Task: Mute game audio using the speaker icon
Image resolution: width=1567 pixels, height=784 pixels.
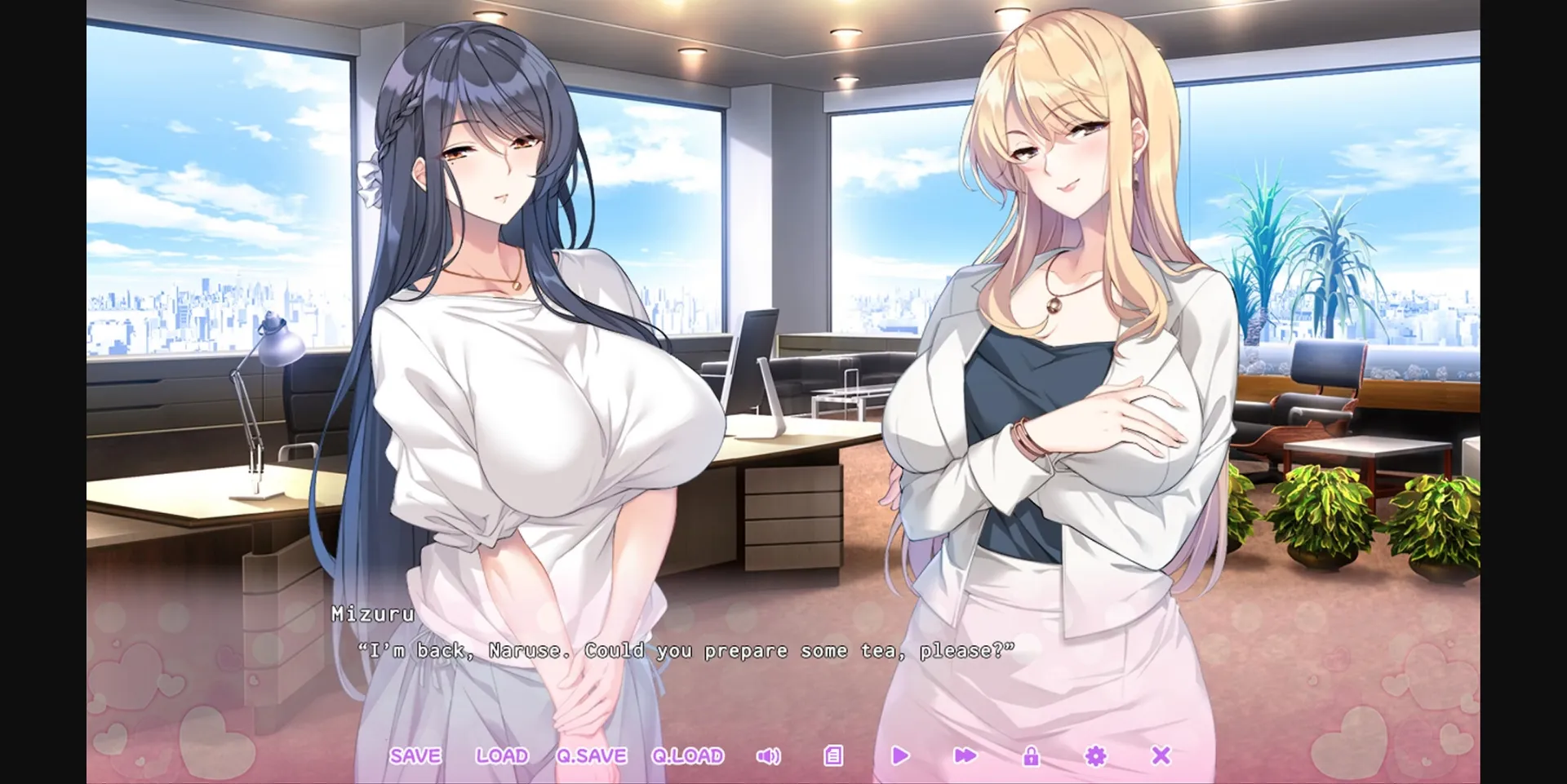Action: 768,756
